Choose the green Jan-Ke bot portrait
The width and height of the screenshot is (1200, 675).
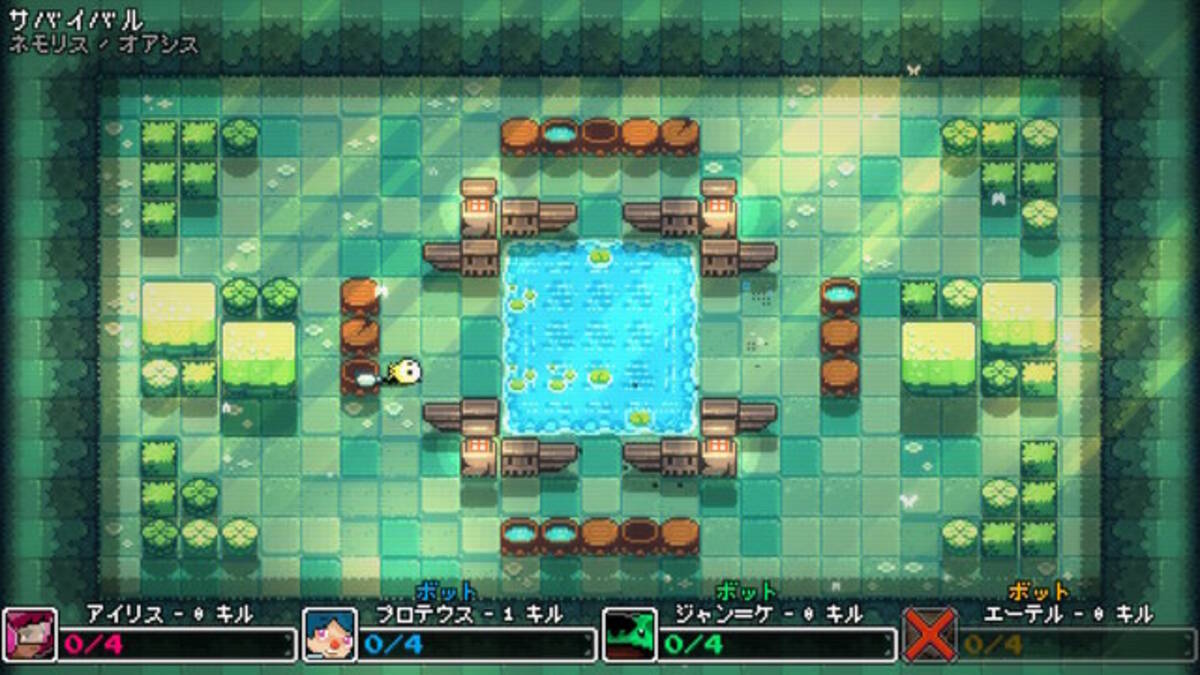(x=629, y=635)
